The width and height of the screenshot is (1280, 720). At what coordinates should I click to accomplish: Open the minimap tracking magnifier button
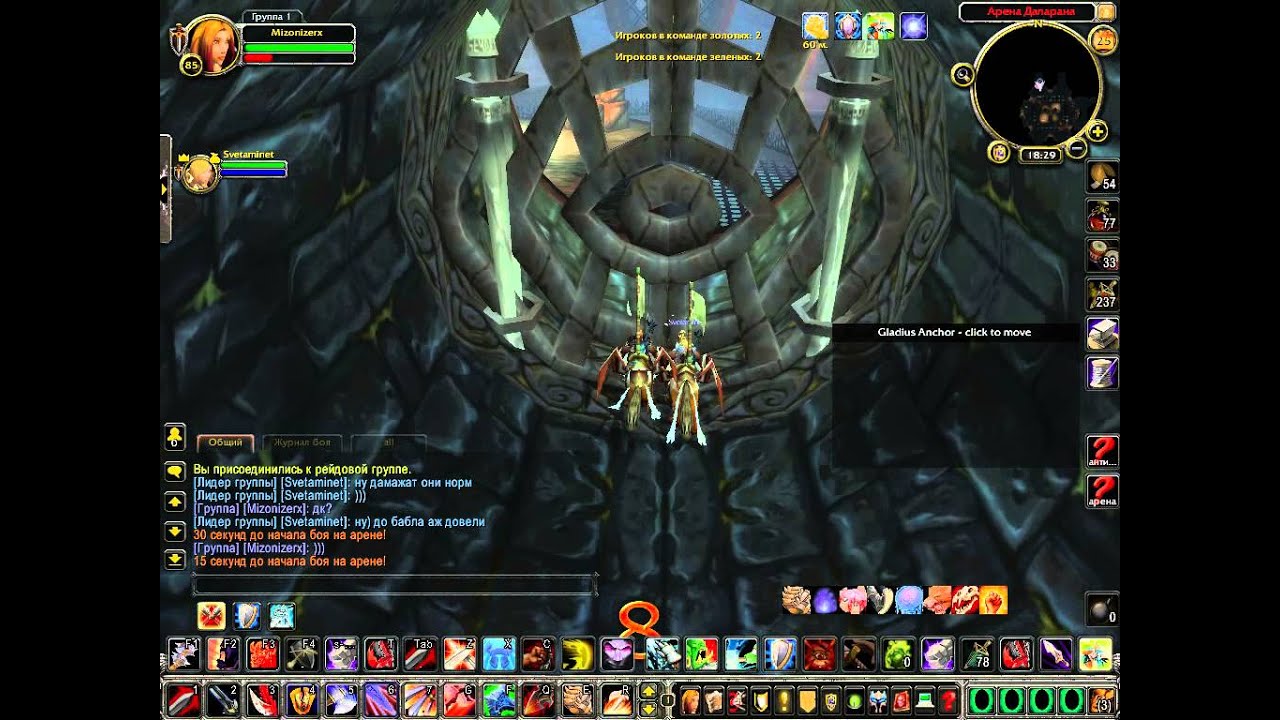click(963, 75)
